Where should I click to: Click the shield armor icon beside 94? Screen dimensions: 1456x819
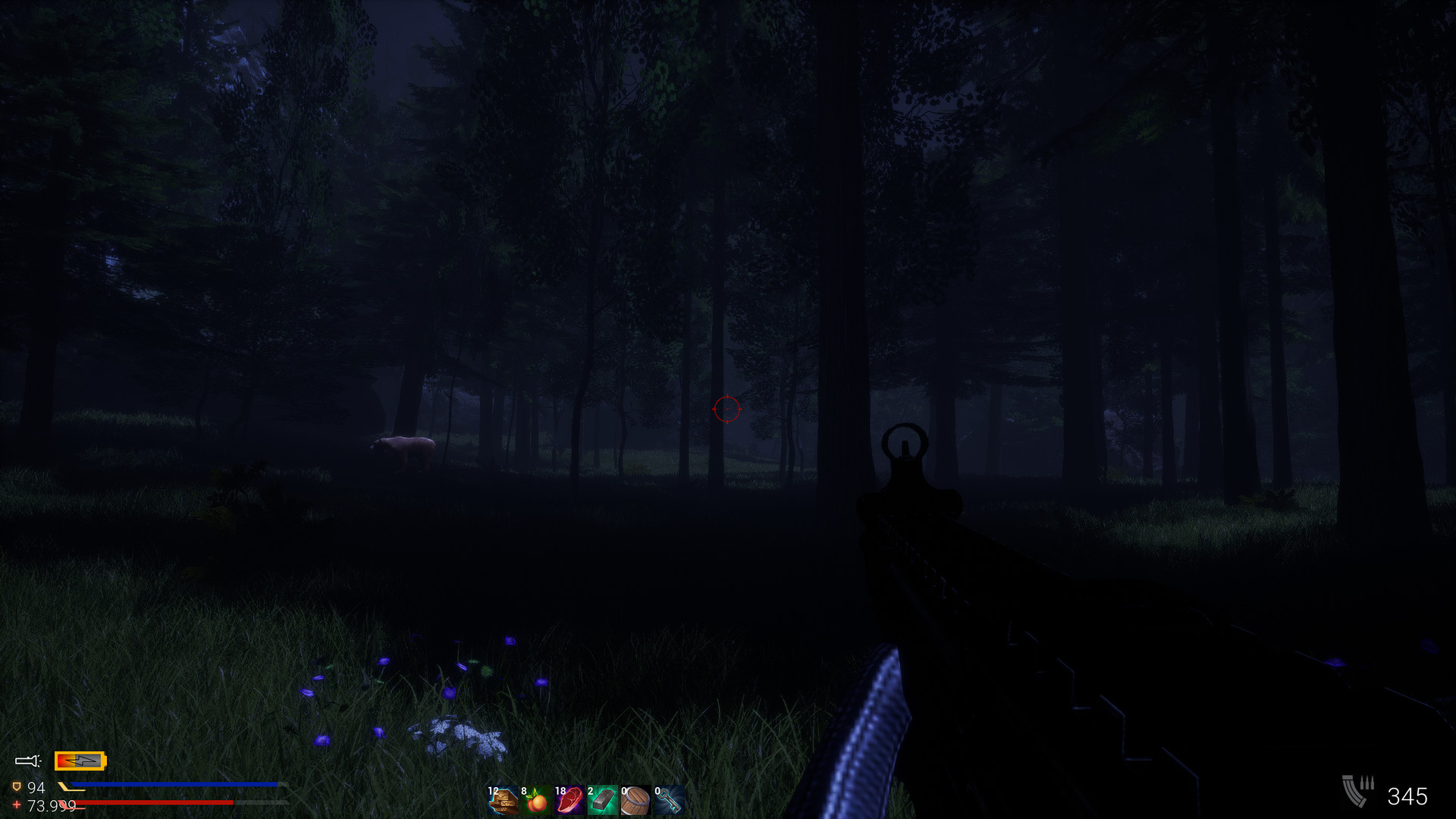(x=16, y=786)
